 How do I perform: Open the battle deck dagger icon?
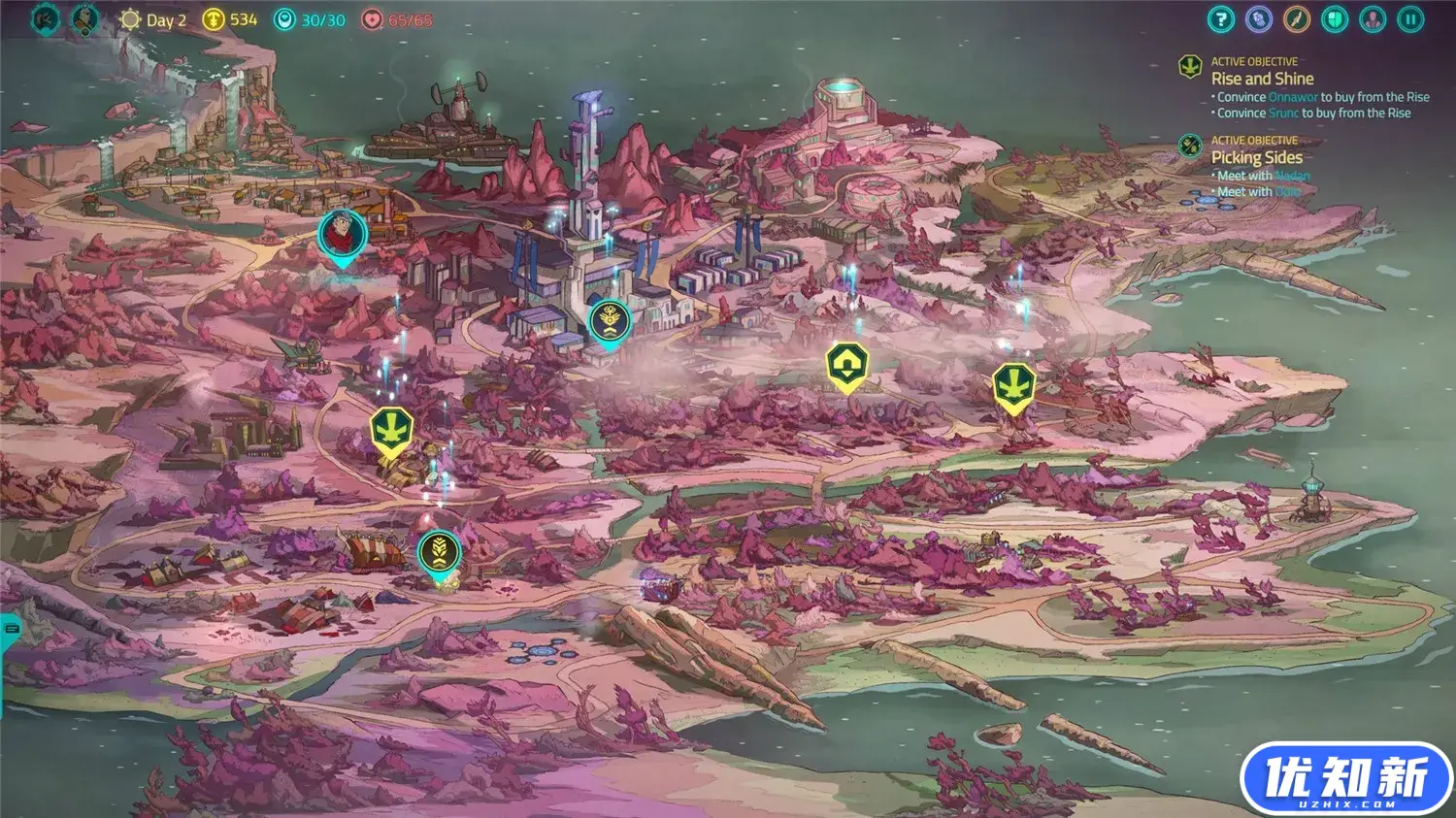pos(1297,19)
